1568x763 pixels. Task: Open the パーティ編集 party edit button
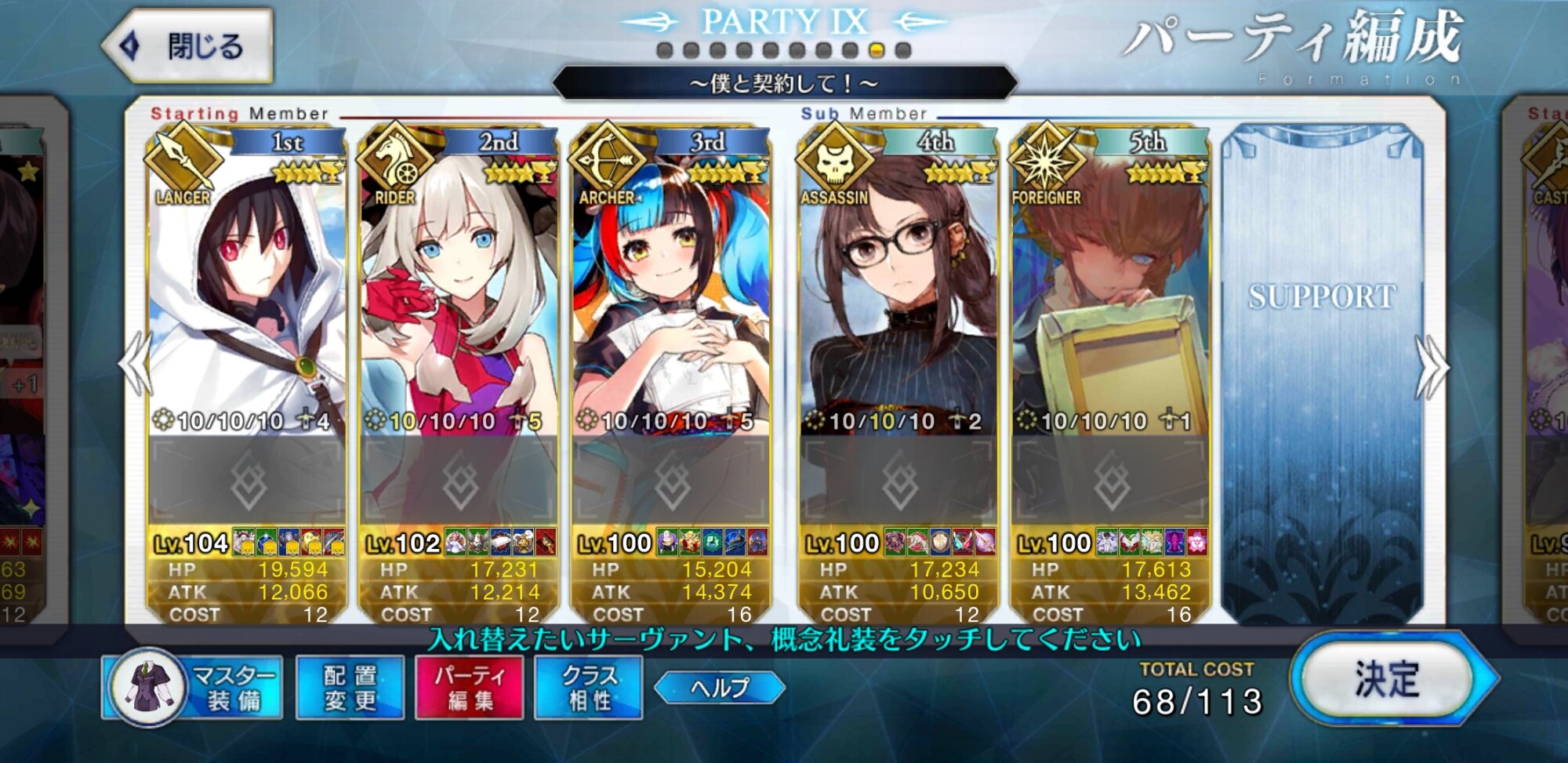coord(470,688)
